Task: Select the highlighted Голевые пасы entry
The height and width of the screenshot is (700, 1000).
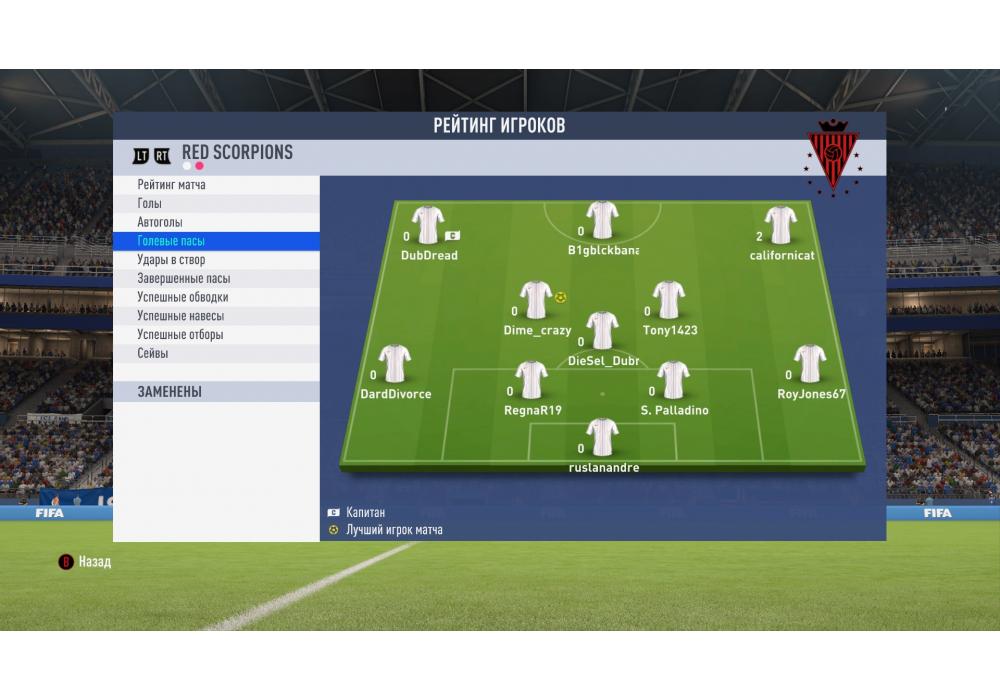Action: point(171,241)
